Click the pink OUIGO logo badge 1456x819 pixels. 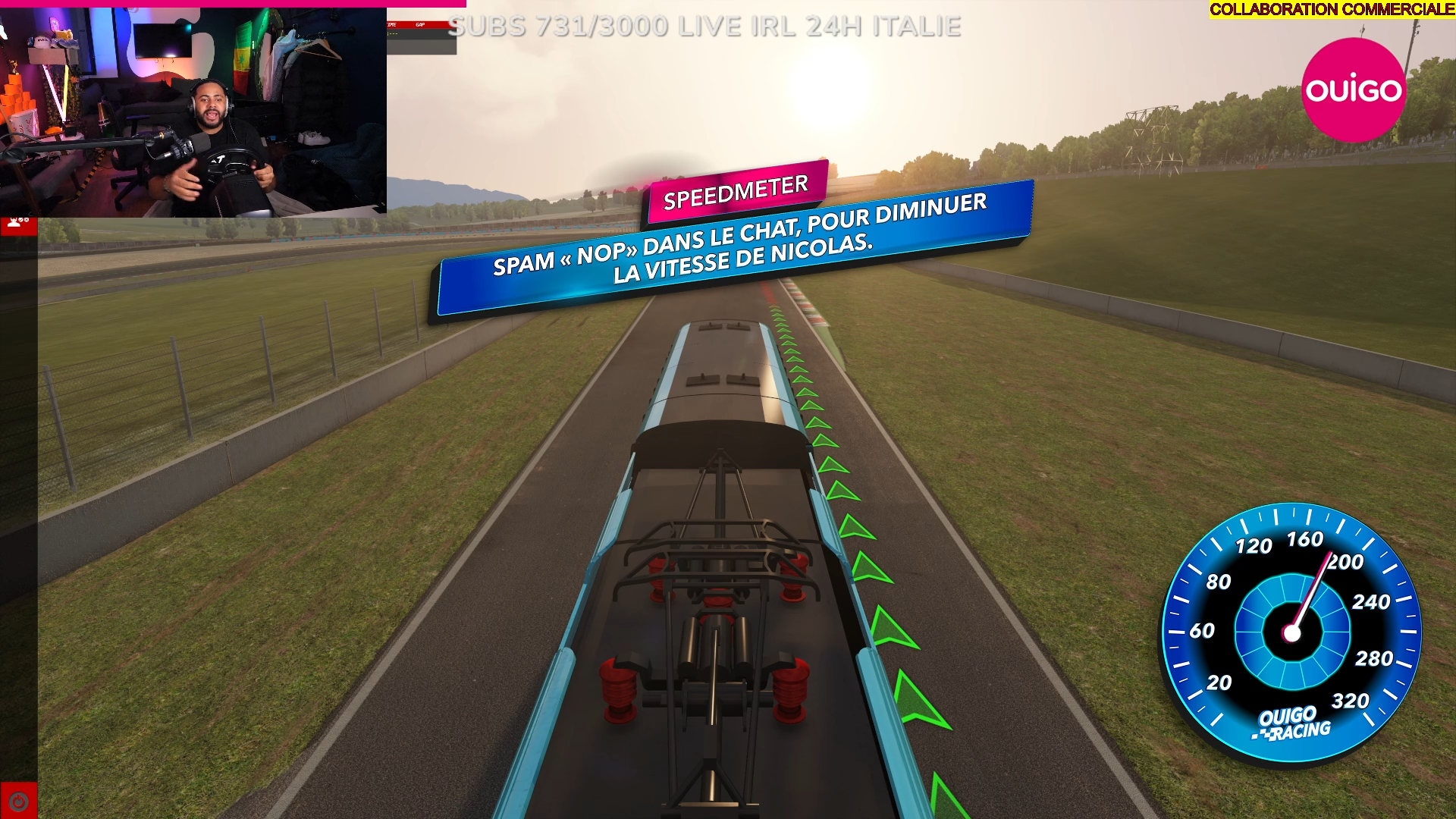point(1354,90)
